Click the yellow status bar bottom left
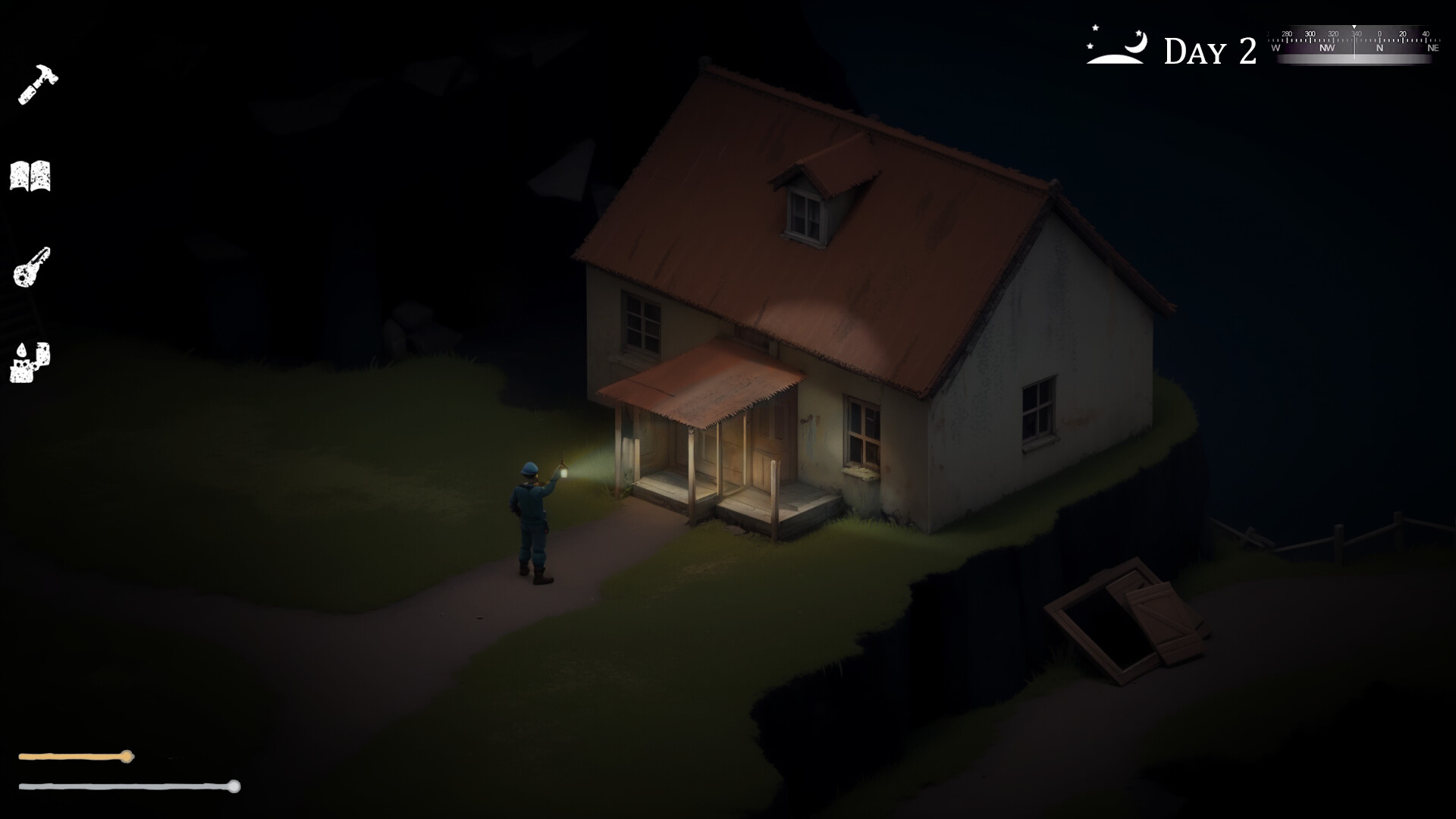The width and height of the screenshot is (1456, 819). (76, 755)
